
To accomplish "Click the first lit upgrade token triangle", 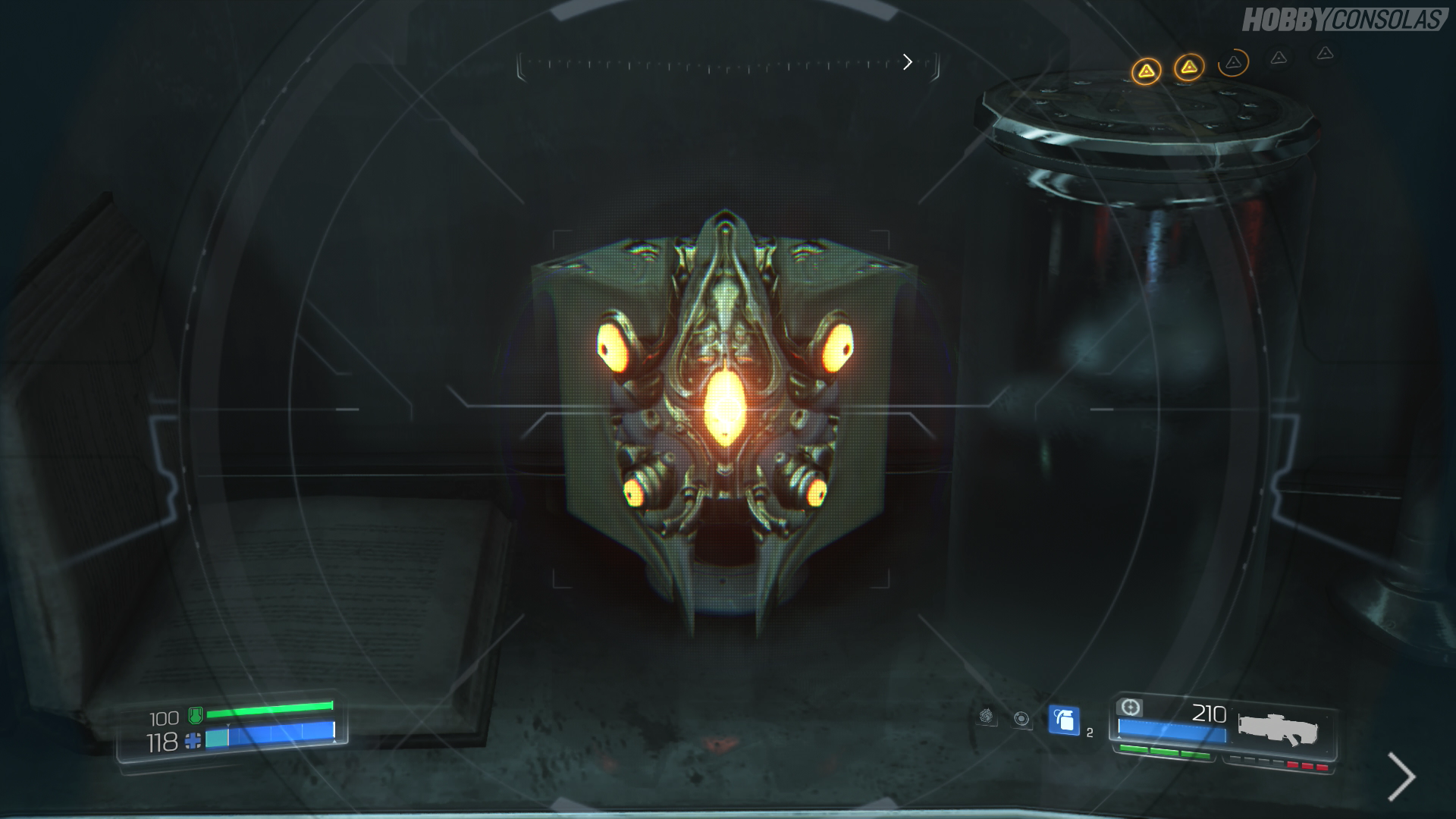I will [1146, 71].
